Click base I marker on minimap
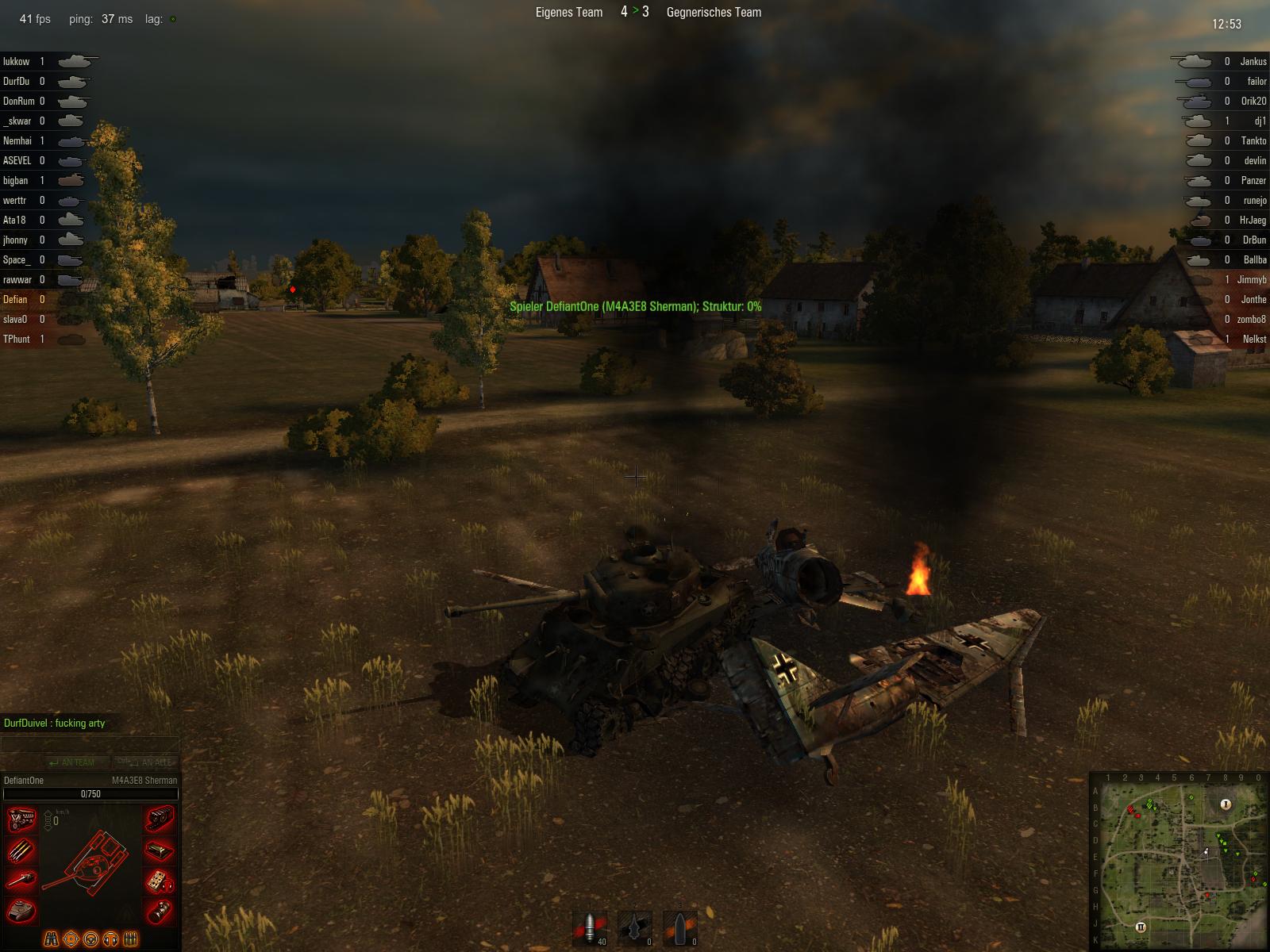Viewport: 1270px width, 952px height. coord(1225,804)
